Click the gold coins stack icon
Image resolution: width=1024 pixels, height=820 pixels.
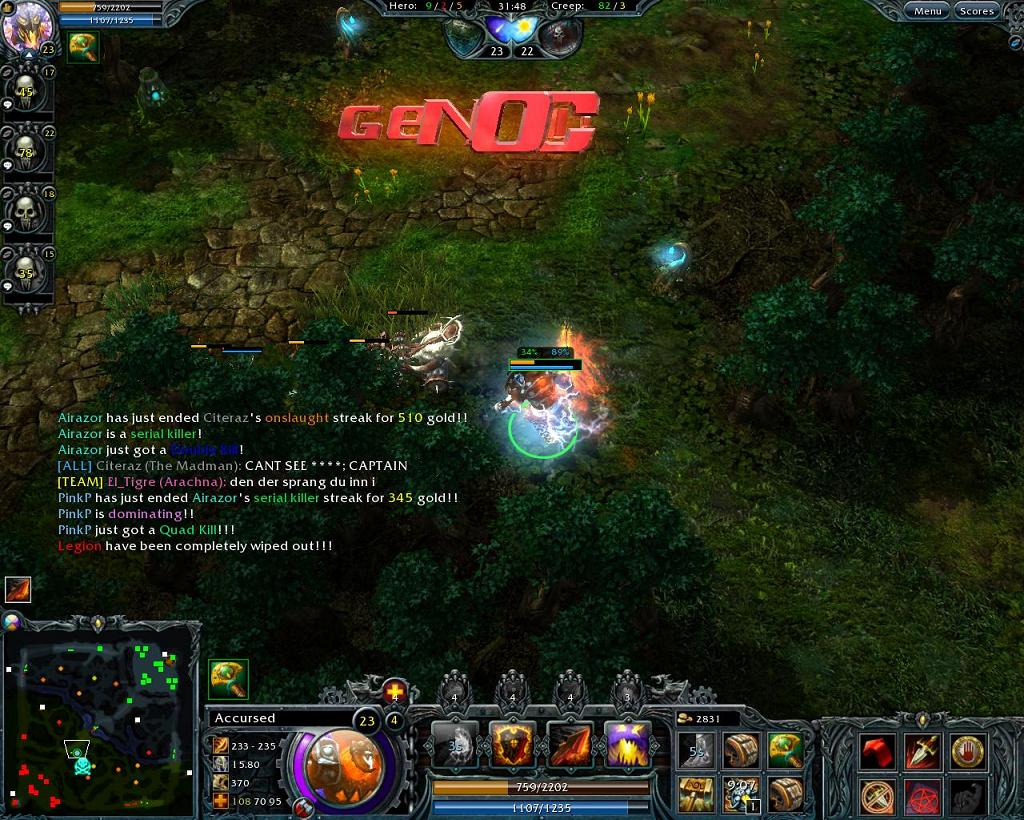point(685,718)
